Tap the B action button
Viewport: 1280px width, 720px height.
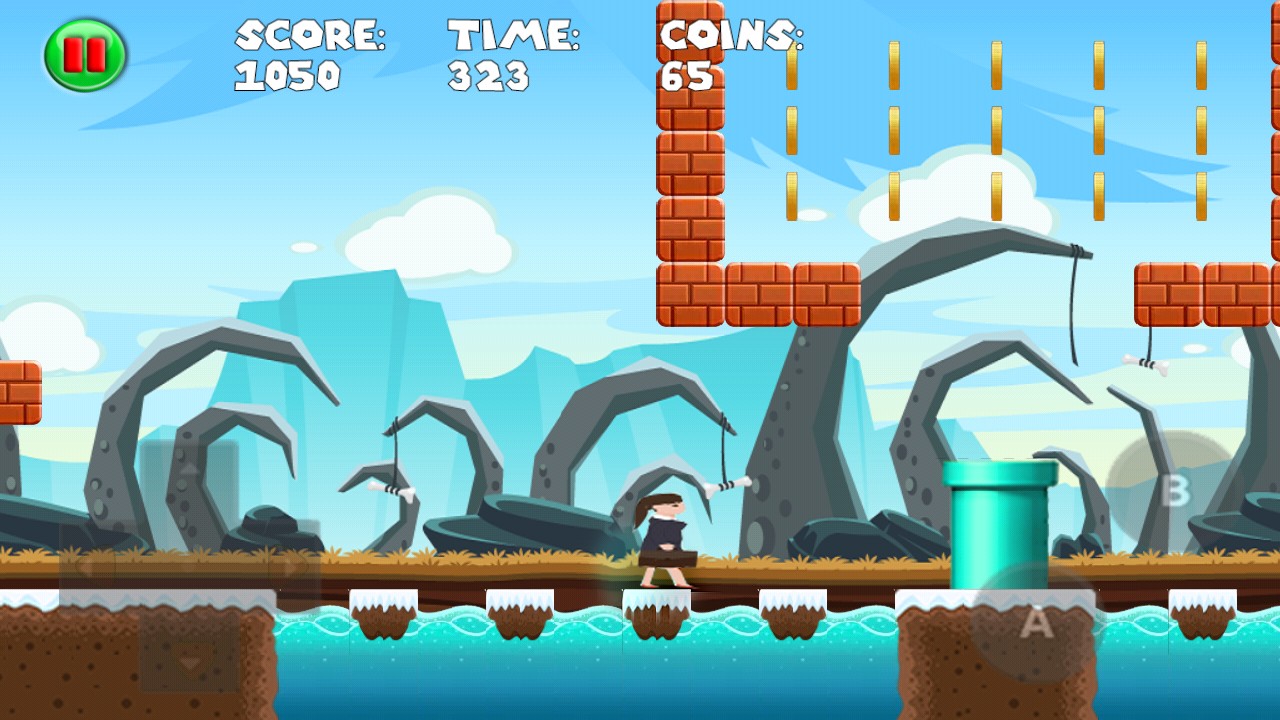point(1175,491)
